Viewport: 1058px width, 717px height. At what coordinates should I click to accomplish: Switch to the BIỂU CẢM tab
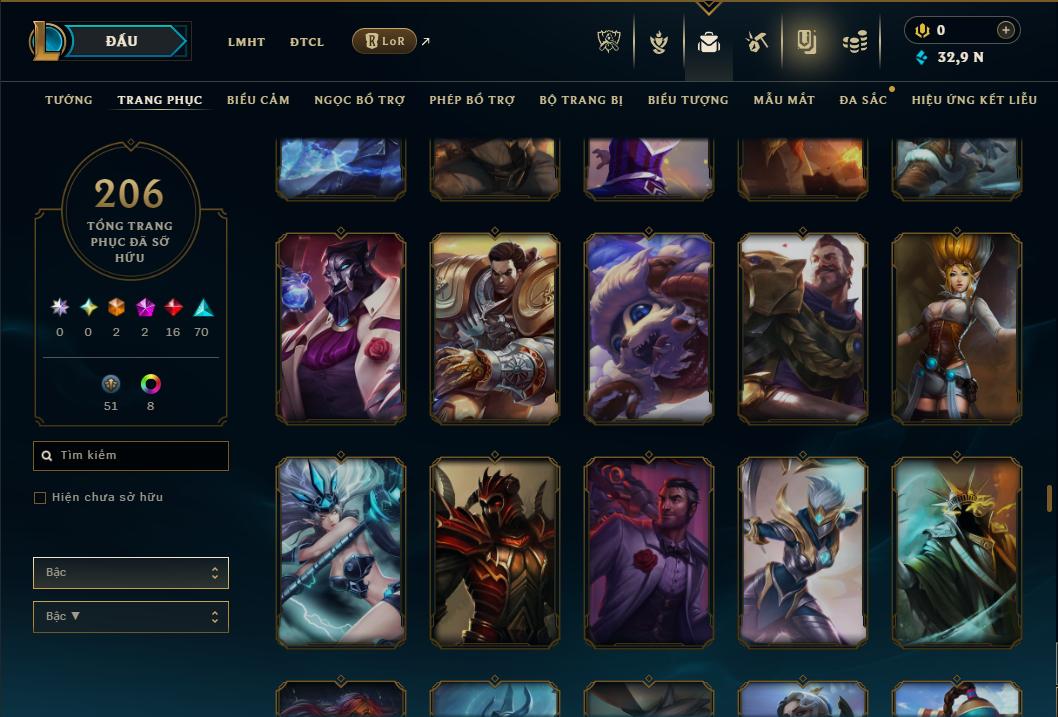tap(258, 100)
